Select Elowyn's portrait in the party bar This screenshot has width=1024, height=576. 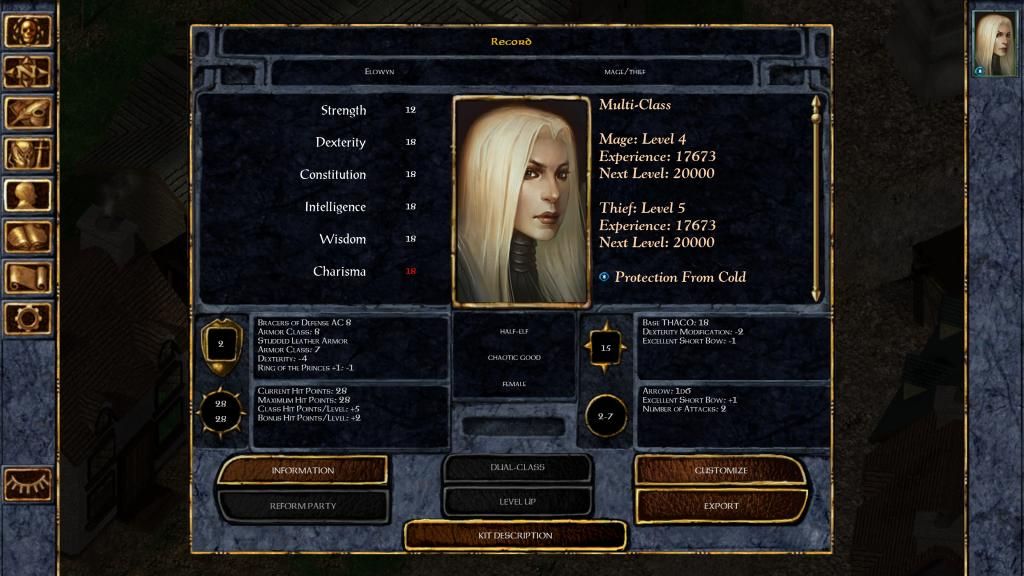995,44
